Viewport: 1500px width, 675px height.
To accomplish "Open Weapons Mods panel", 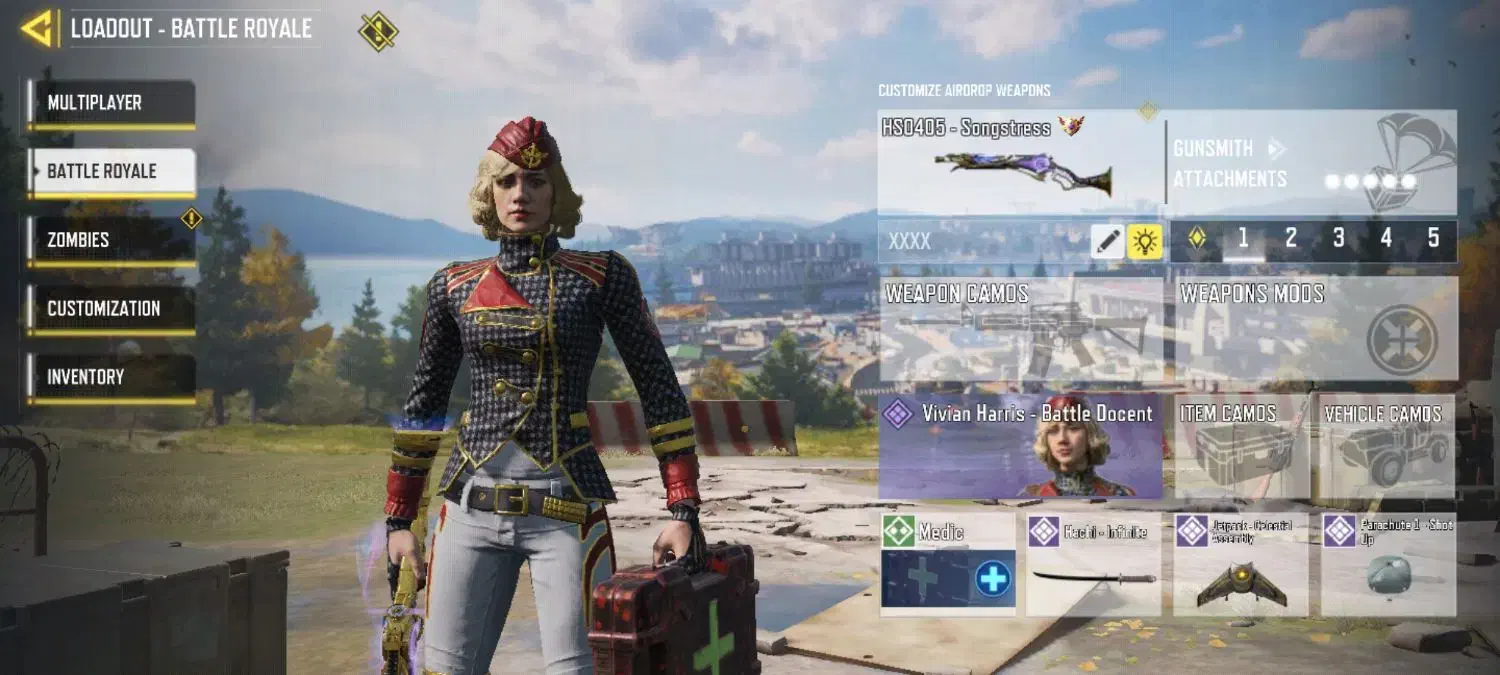I will tap(1315, 329).
